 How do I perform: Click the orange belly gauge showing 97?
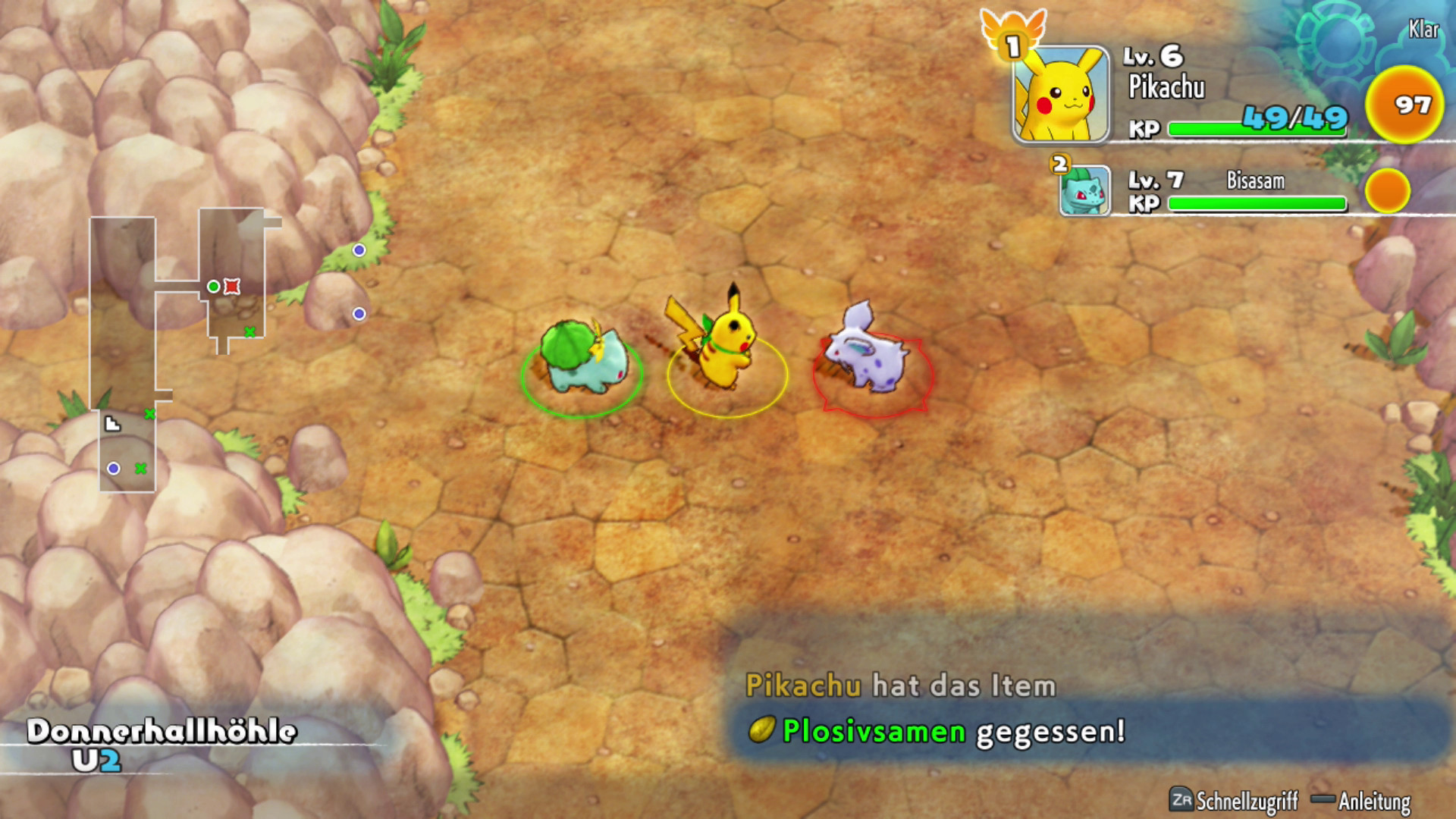(x=1404, y=105)
